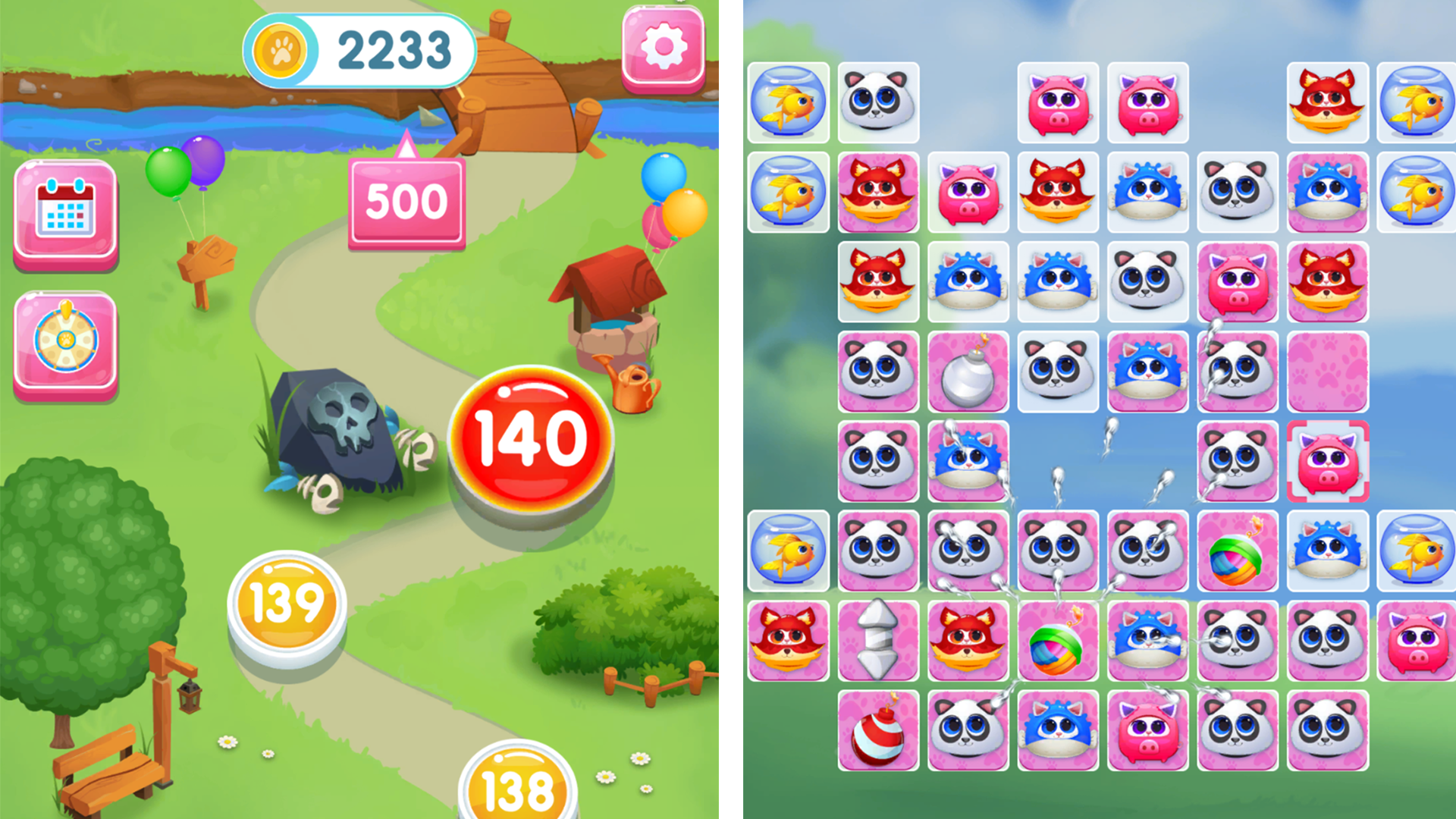Select a panda face tile
The width and height of the screenshot is (1456, 819).
[x=877, y=102]
